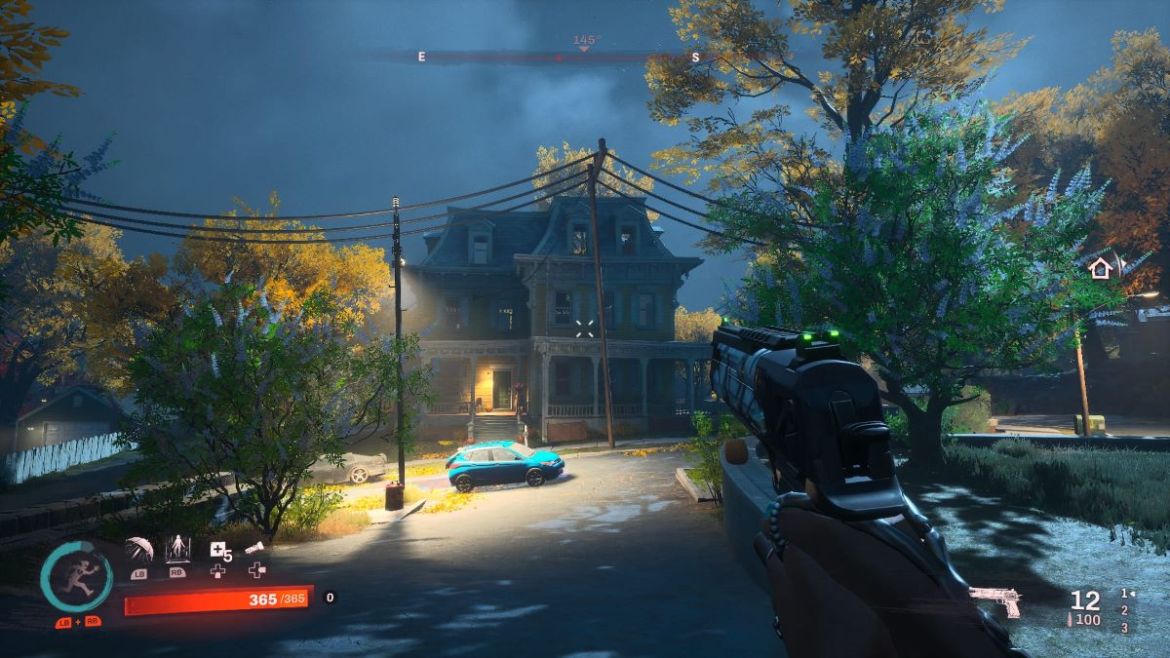The image size is (1170, 658).
Task: Switch to weapon slot 2
Action: (1124, 610)
